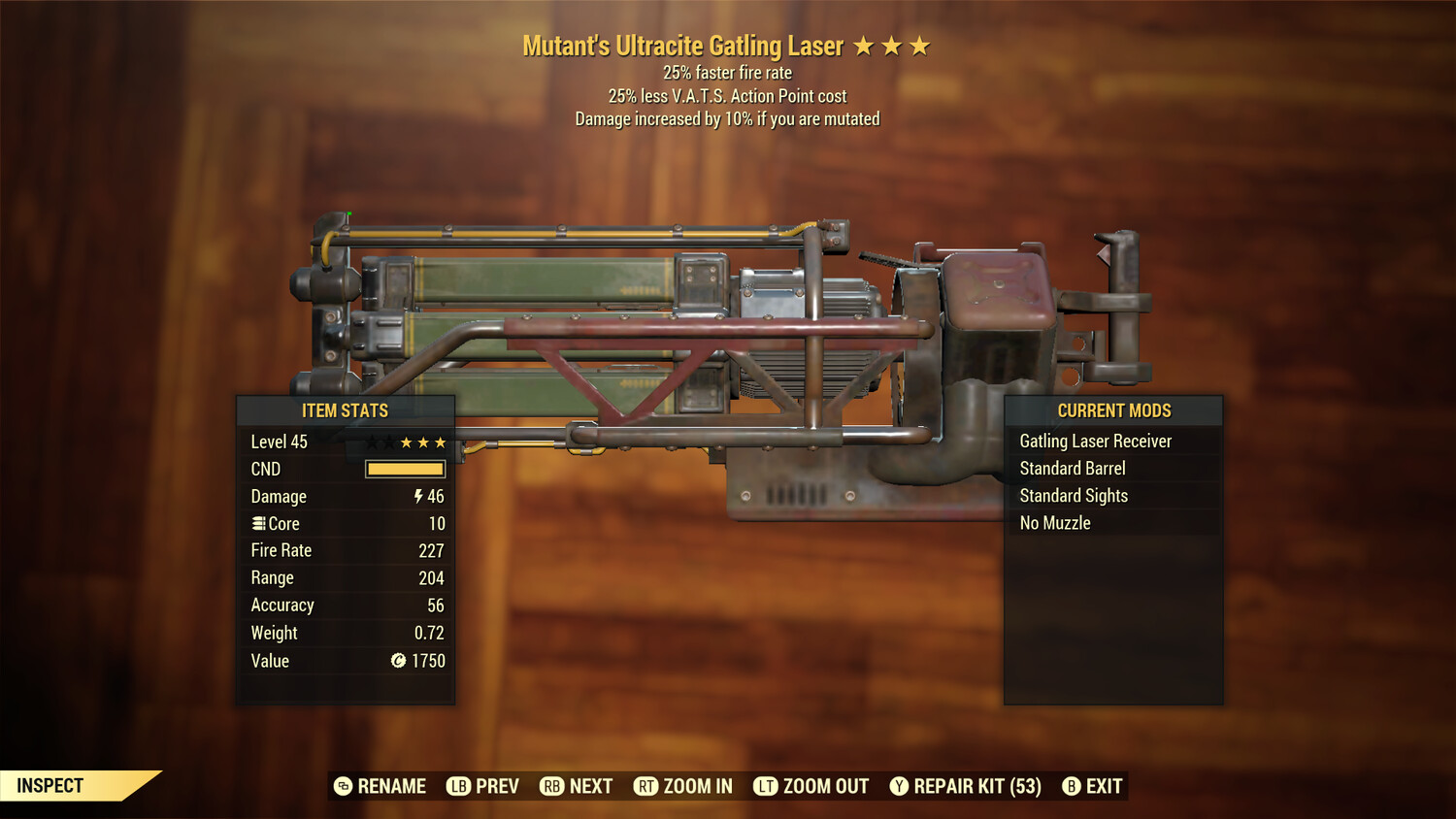Click the RB button icon for NEXT
The width and height of the screenshot is (1456, 819).
coord(551,786)
